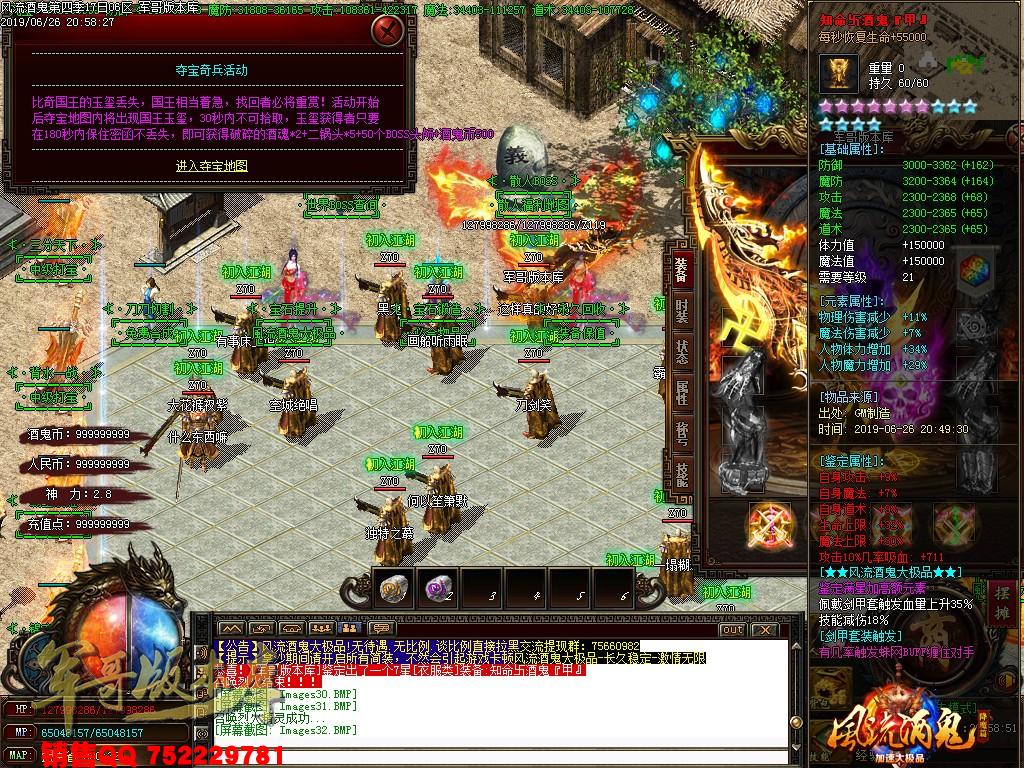The height and width of the screenshot is (768, 1024).
Task: Switch to the 装备 tab
Action: [x=682, y=267]
